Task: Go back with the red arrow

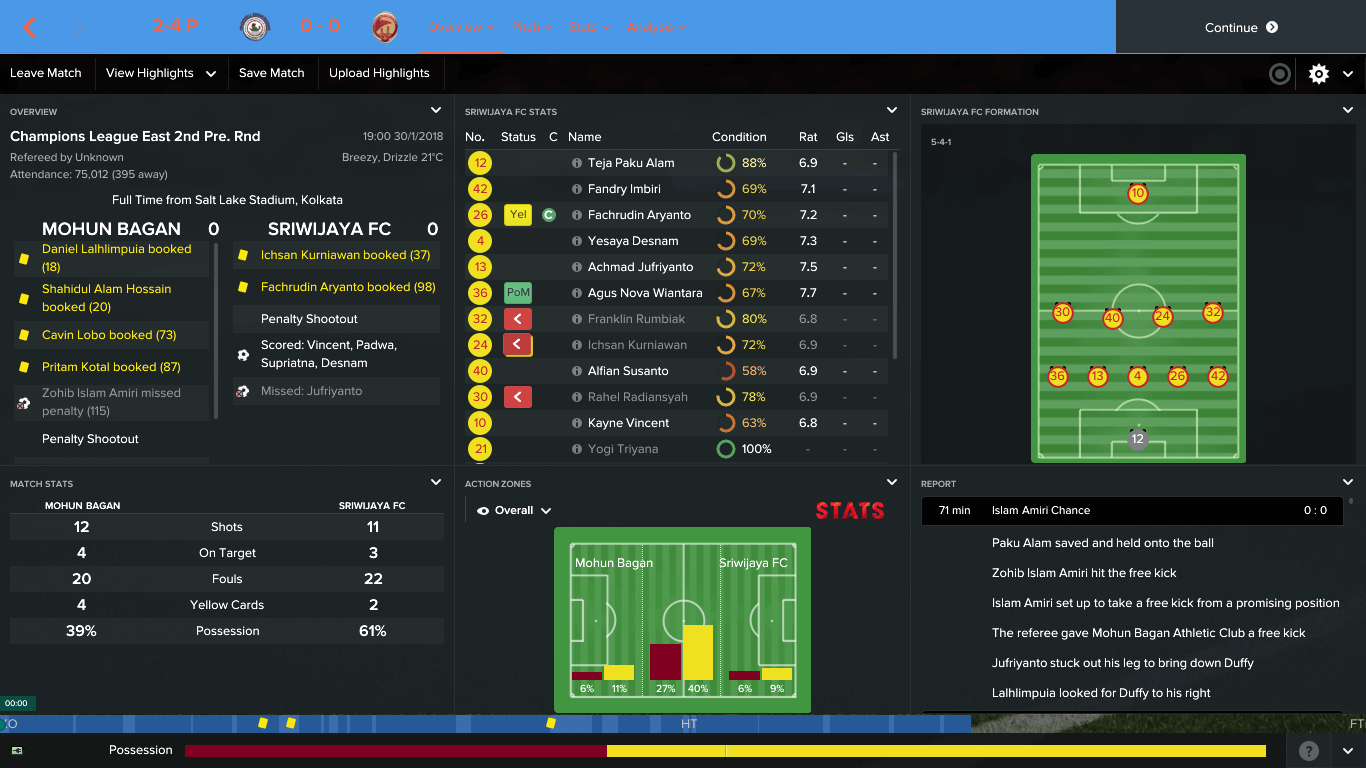Action: coord(30,28)
